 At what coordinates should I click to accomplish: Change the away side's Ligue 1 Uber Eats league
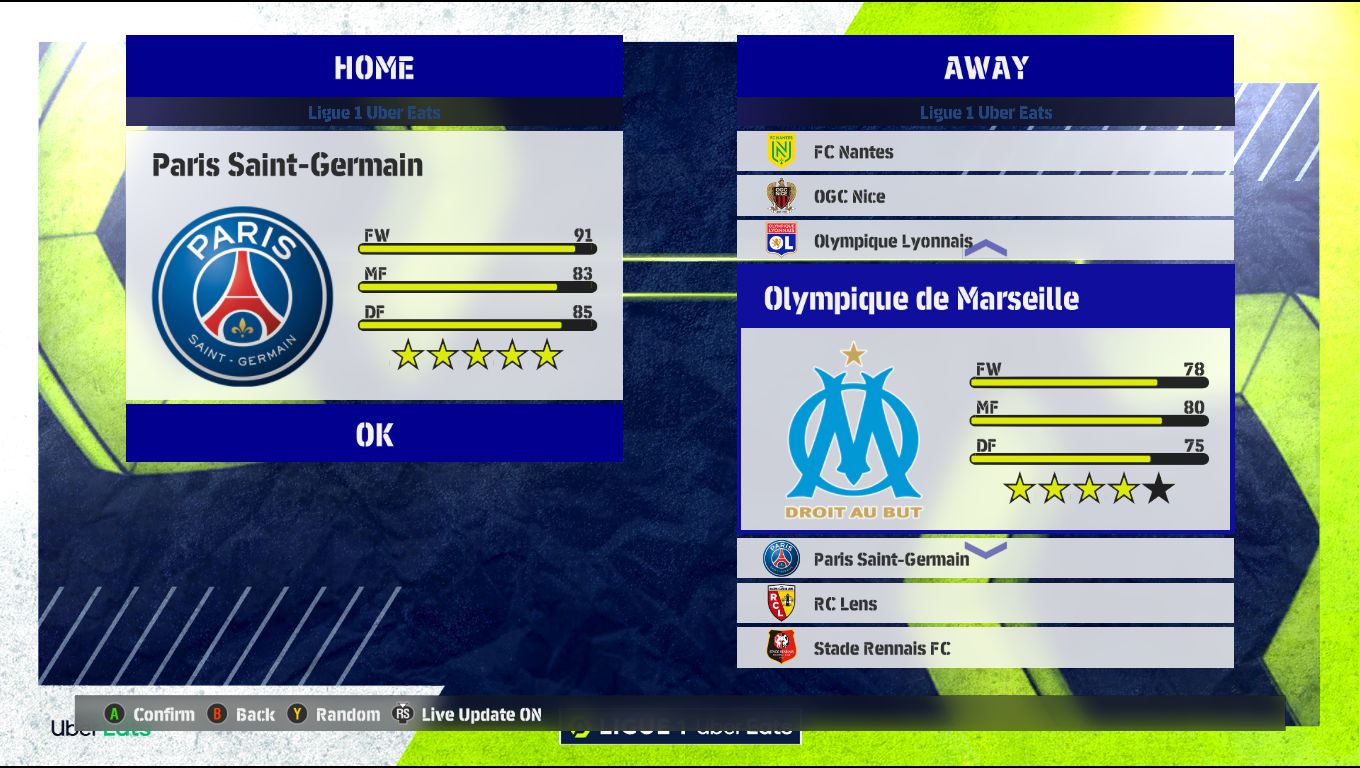[x=985, y=112]
